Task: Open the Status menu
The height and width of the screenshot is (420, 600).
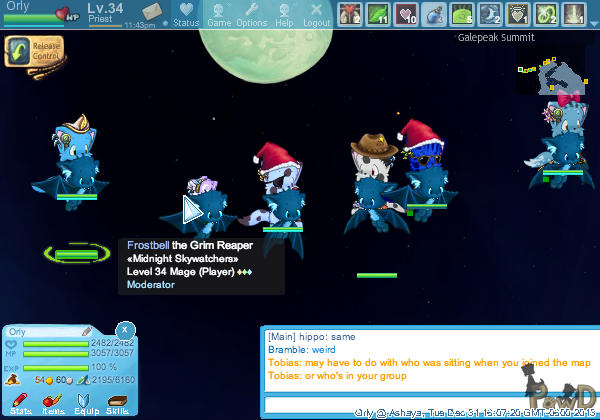Action: (x=185, y=14)
